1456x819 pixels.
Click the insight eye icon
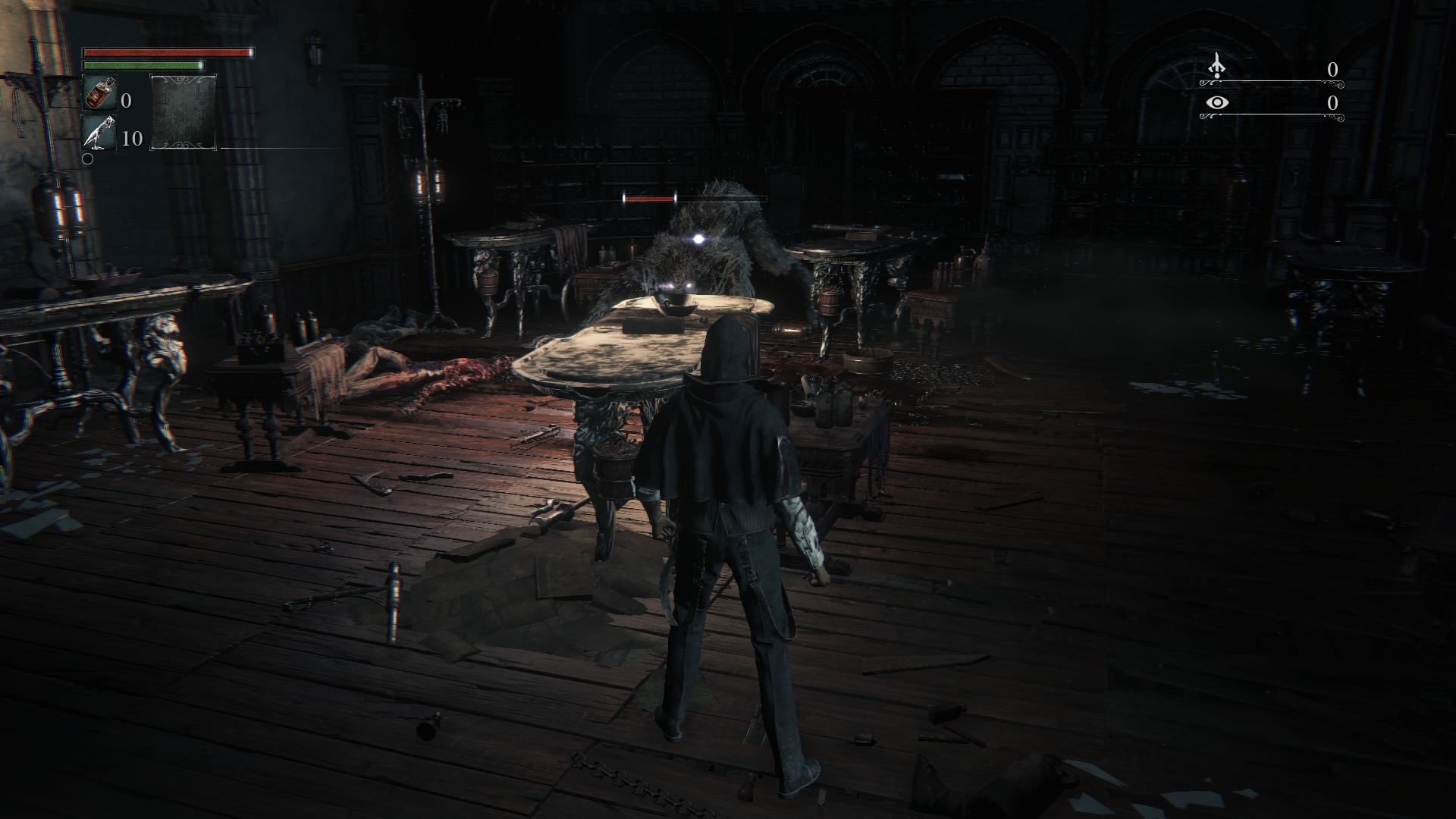pyautogui.click(x=1217, y=102)
